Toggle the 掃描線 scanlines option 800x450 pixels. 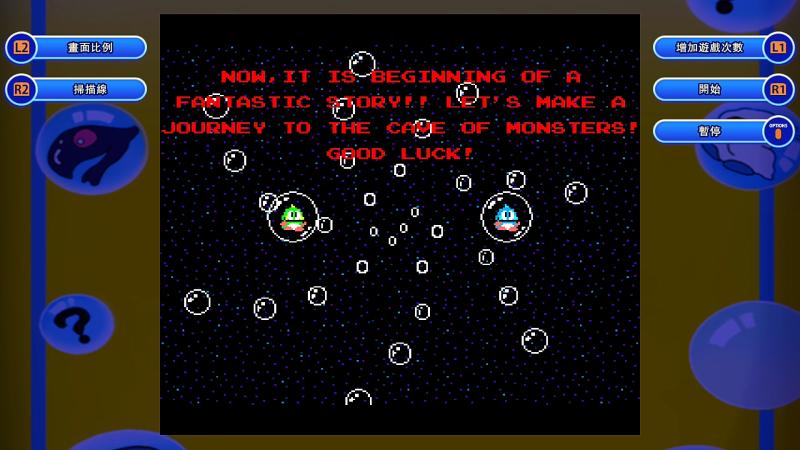coord(90,90)
